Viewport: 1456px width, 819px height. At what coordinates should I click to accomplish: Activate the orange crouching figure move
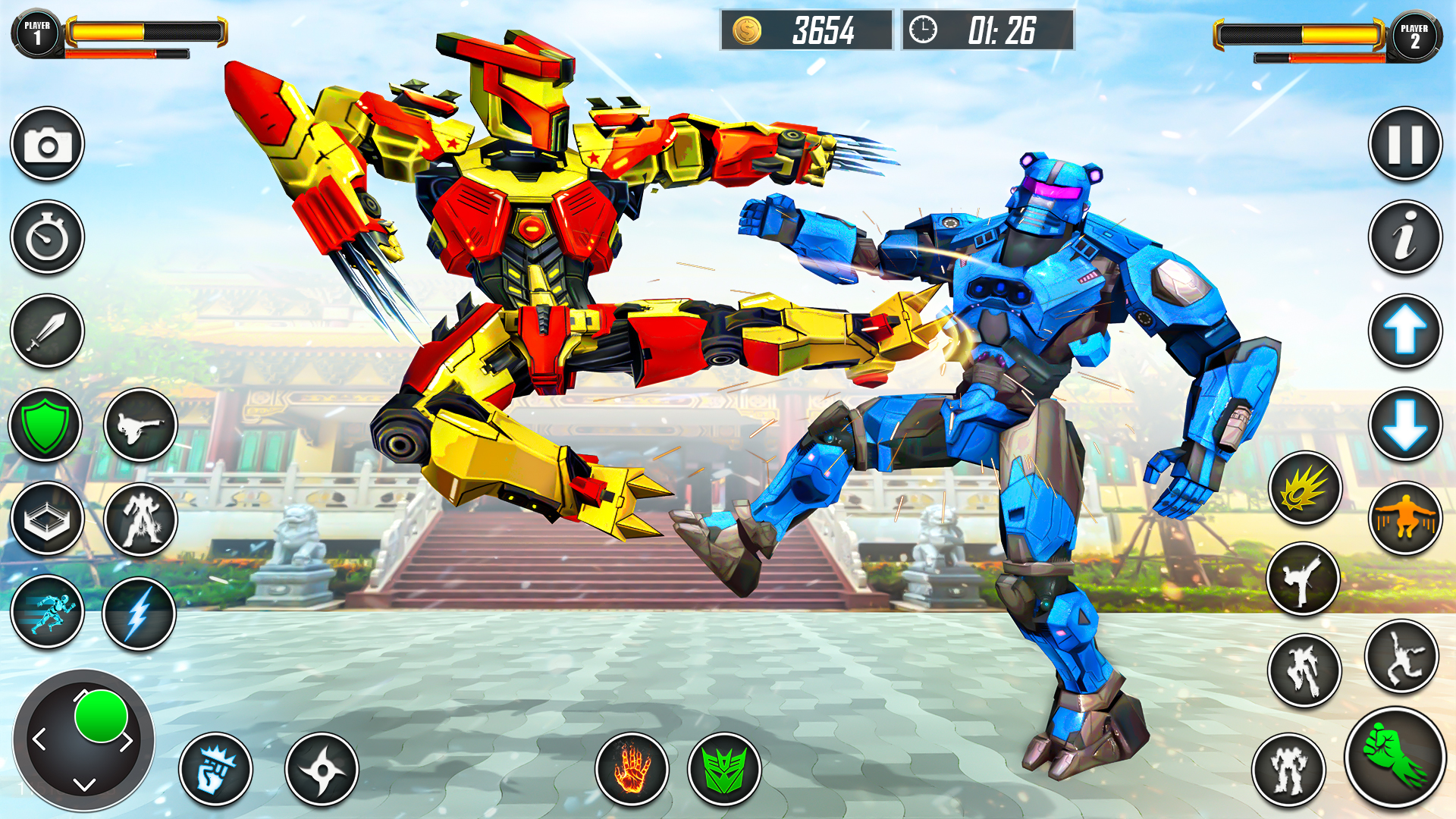tap(1405, 519)
